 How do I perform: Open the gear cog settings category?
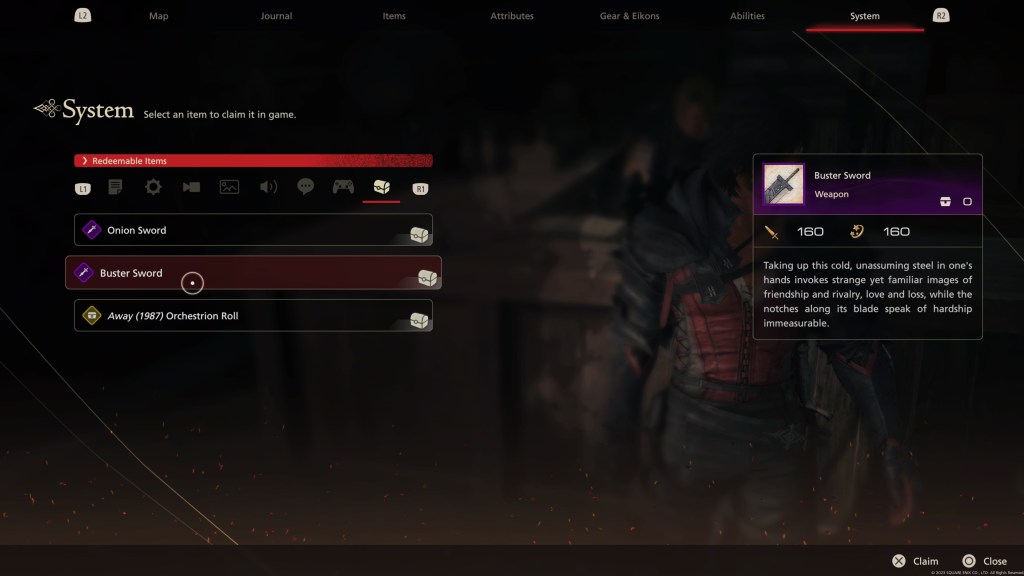click(153, 187)
